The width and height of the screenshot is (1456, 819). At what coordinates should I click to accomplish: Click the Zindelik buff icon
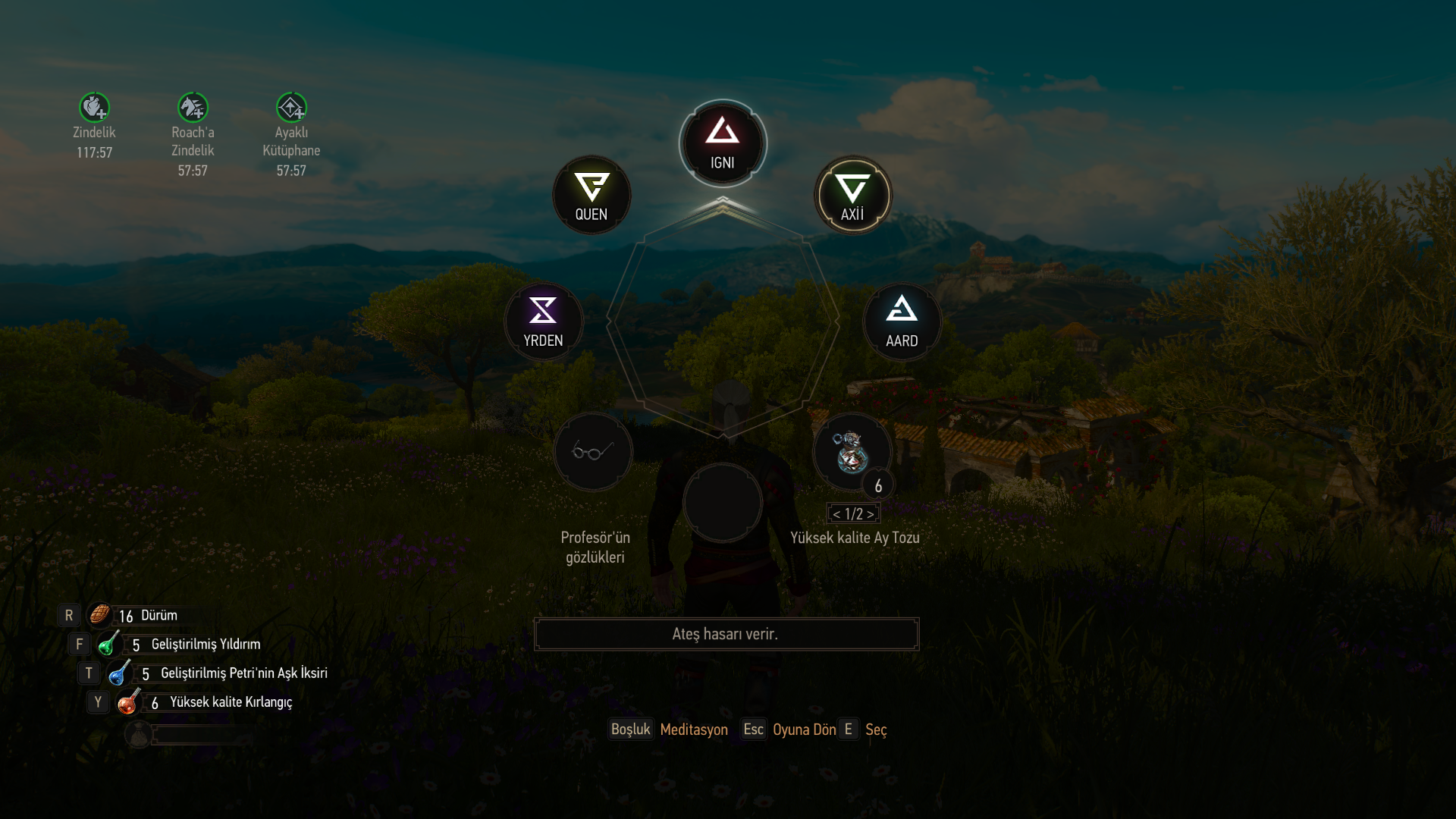(x=94, y=108)
